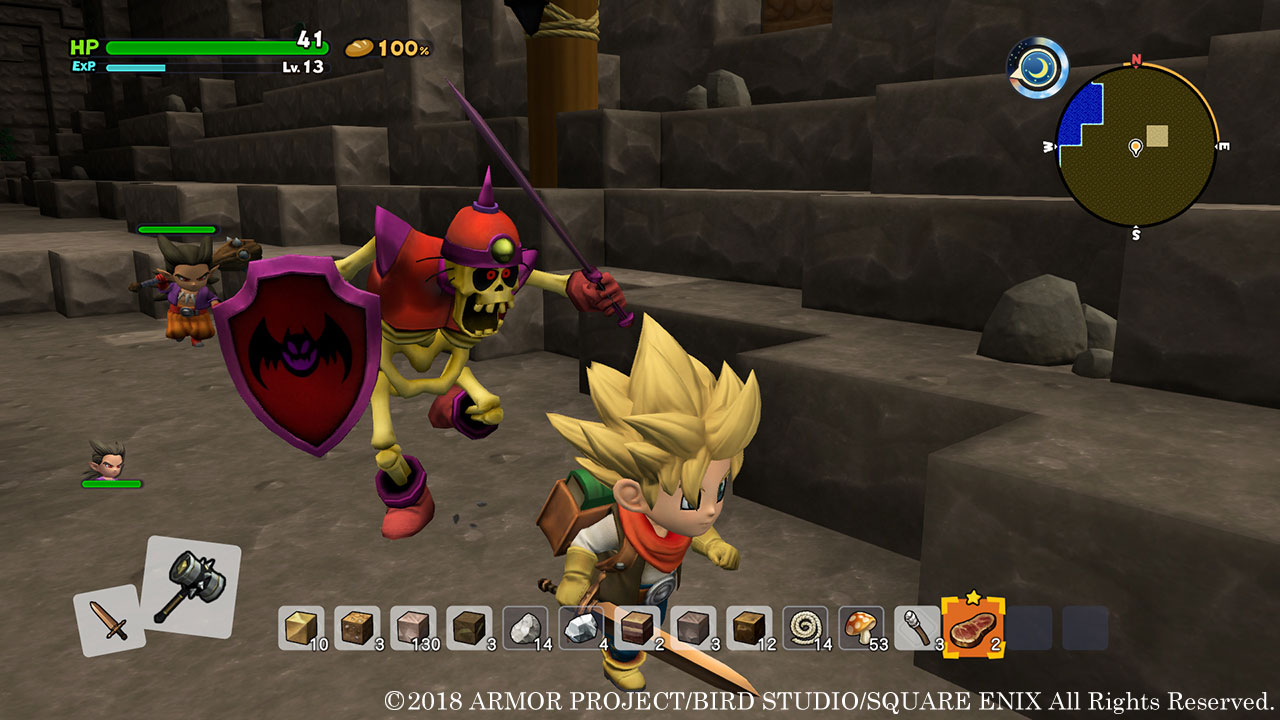Choose the sandy yellow block stack of 10
Image resolution: width=1280 pixels, height=720 pixels.
click(x=301, y=628)
